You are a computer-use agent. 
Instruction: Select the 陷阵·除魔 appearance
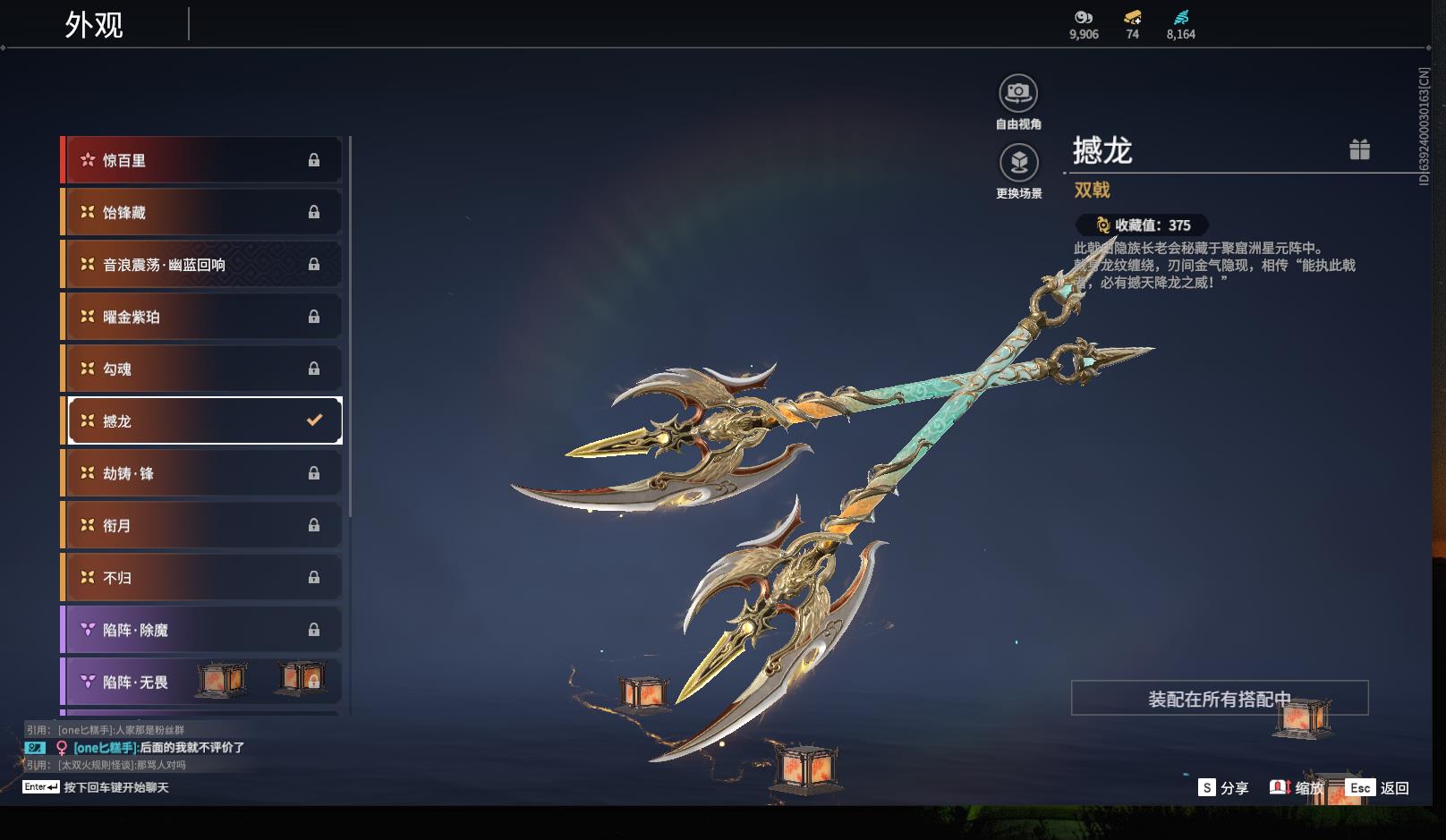tap(202, 630)
